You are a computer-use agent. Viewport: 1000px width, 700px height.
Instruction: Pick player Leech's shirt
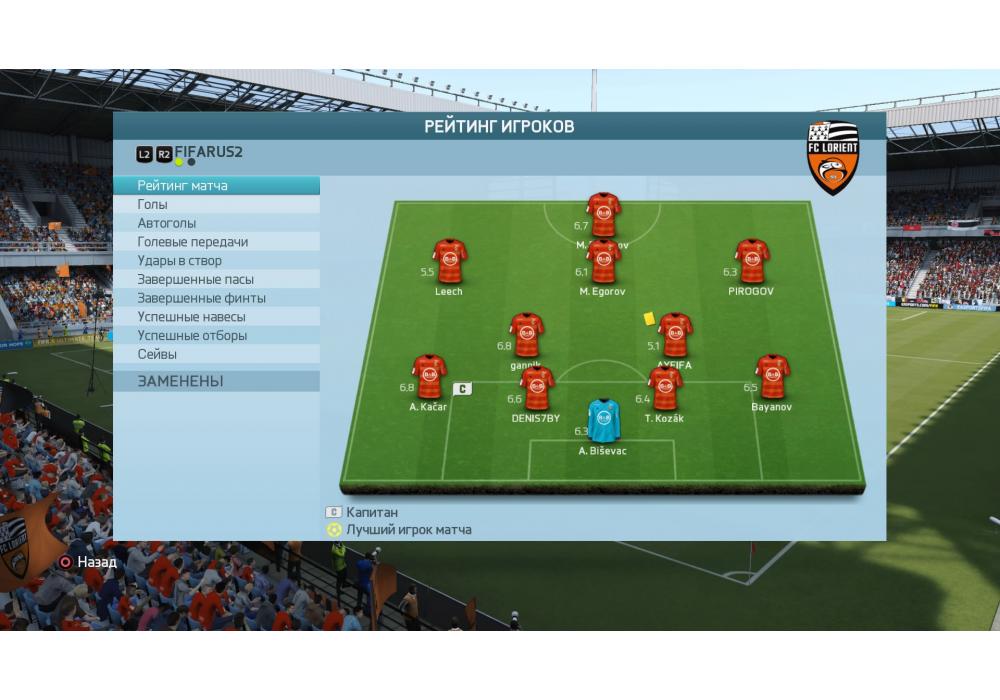[x=449, y=262]
